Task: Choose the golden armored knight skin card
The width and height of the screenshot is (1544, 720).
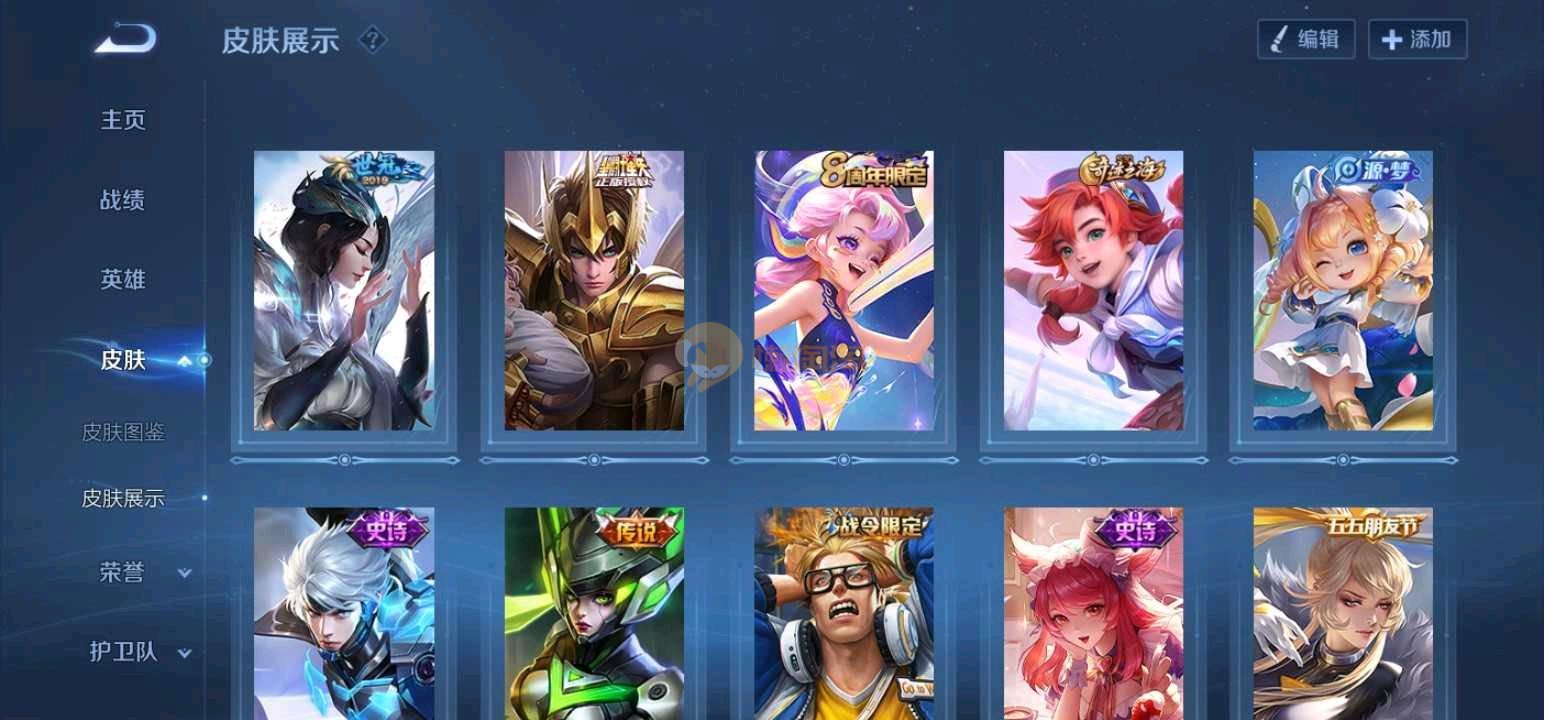Action: 594,291
